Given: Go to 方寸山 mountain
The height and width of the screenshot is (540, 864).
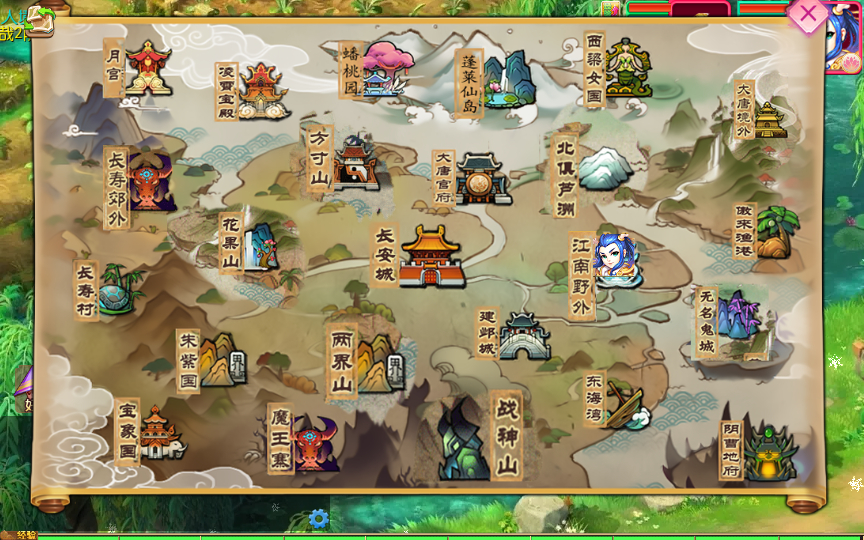Looking at the screenshot, I should click(x=355, y=162).
